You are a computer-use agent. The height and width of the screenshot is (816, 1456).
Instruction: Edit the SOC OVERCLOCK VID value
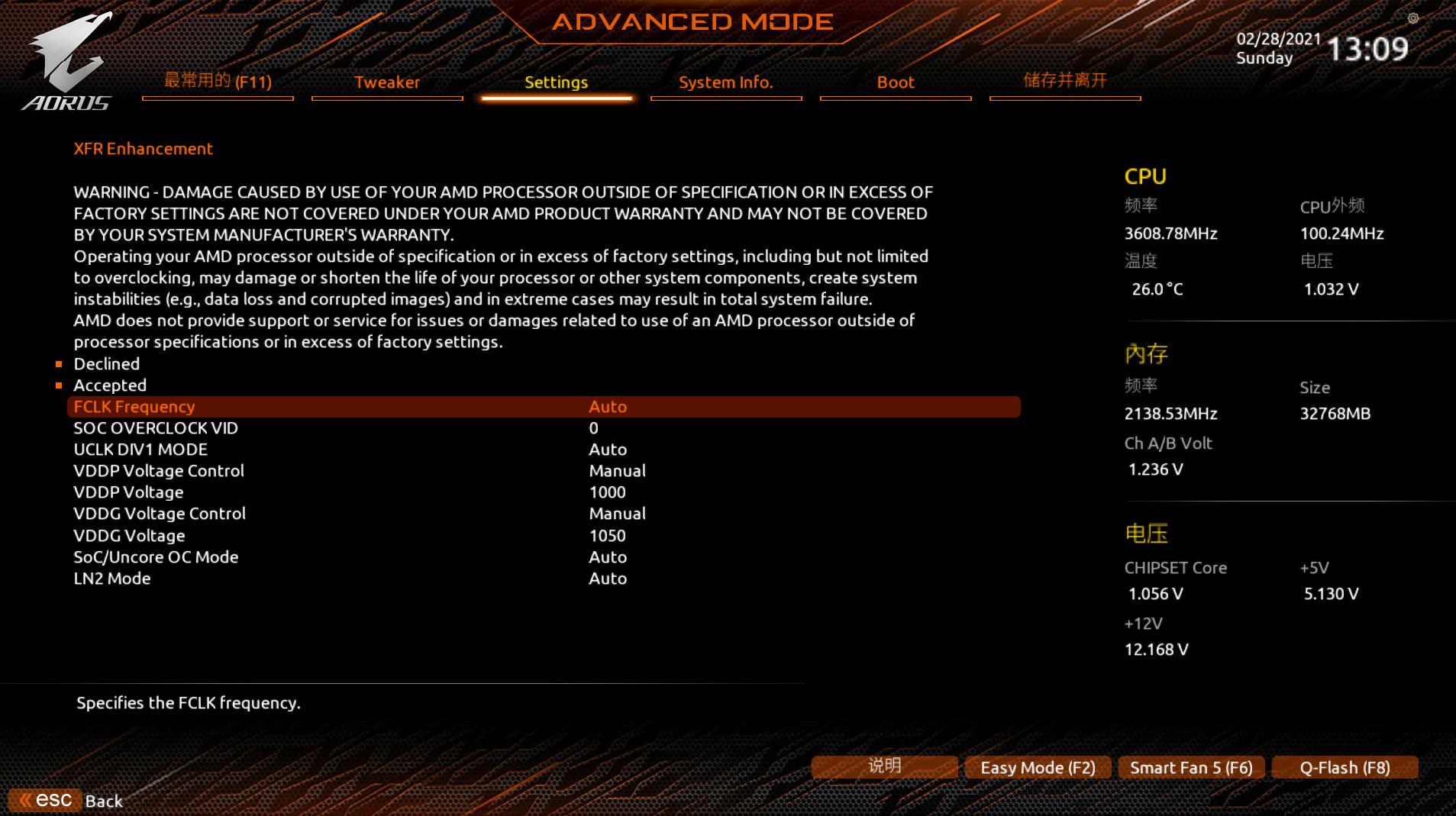click(x=593, y=428)
